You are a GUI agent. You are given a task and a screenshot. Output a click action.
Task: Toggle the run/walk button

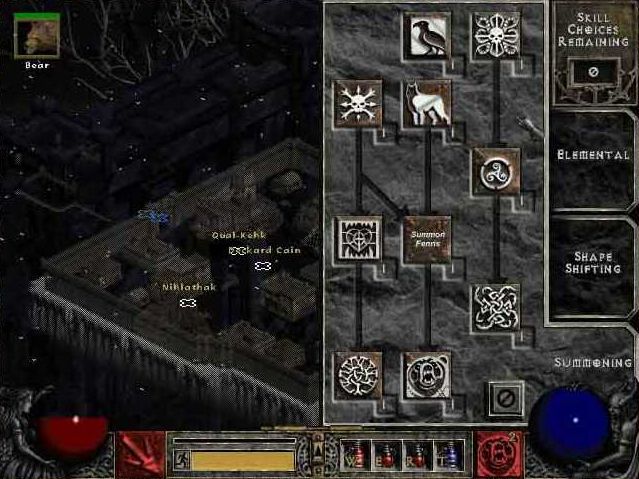[x=183, y=460]
